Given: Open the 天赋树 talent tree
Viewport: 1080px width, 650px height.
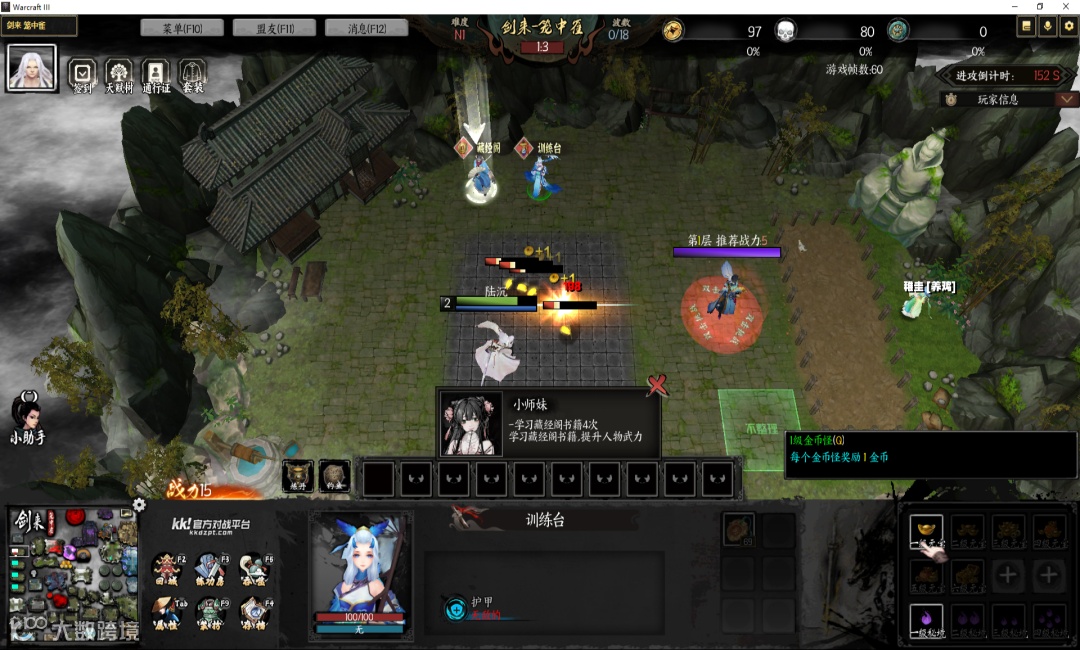Looking at the screenshot, I should (x=119, y=72).
